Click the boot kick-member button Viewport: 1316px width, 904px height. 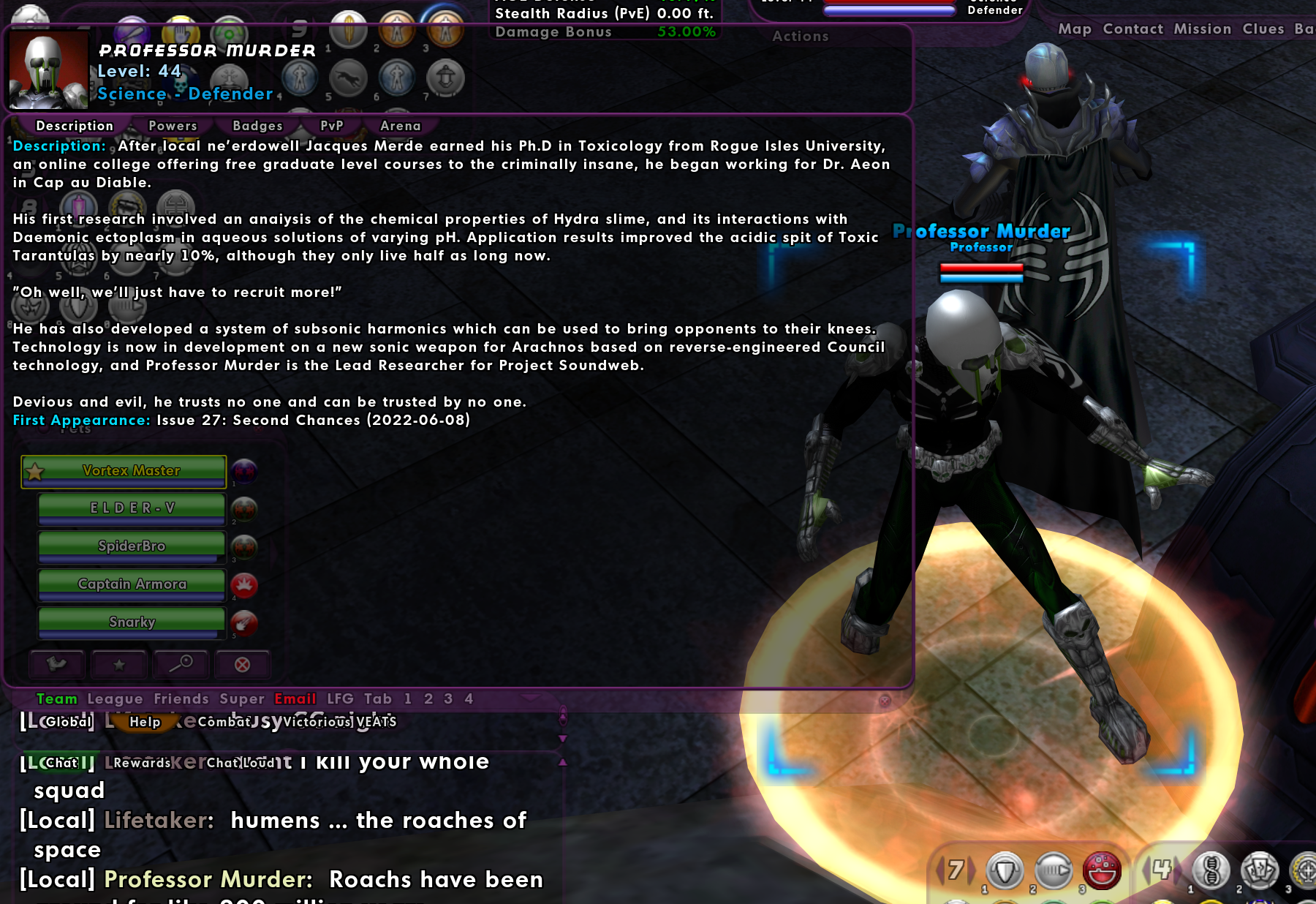(57, 664)
